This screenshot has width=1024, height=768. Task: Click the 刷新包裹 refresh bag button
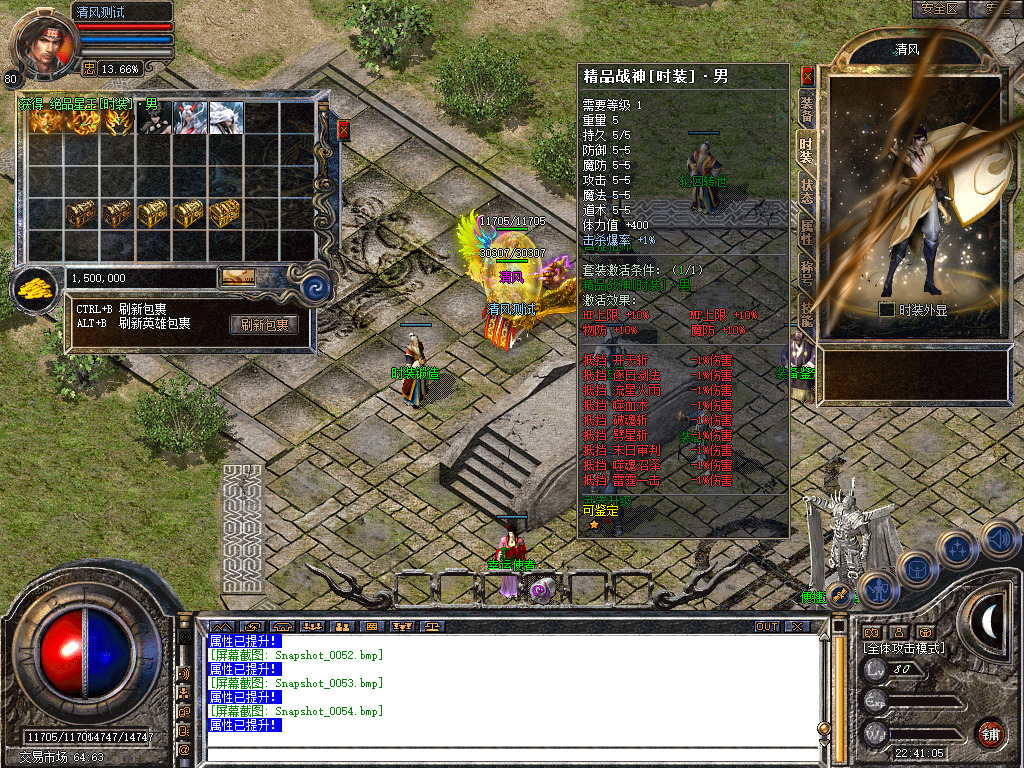click(264, 325)
